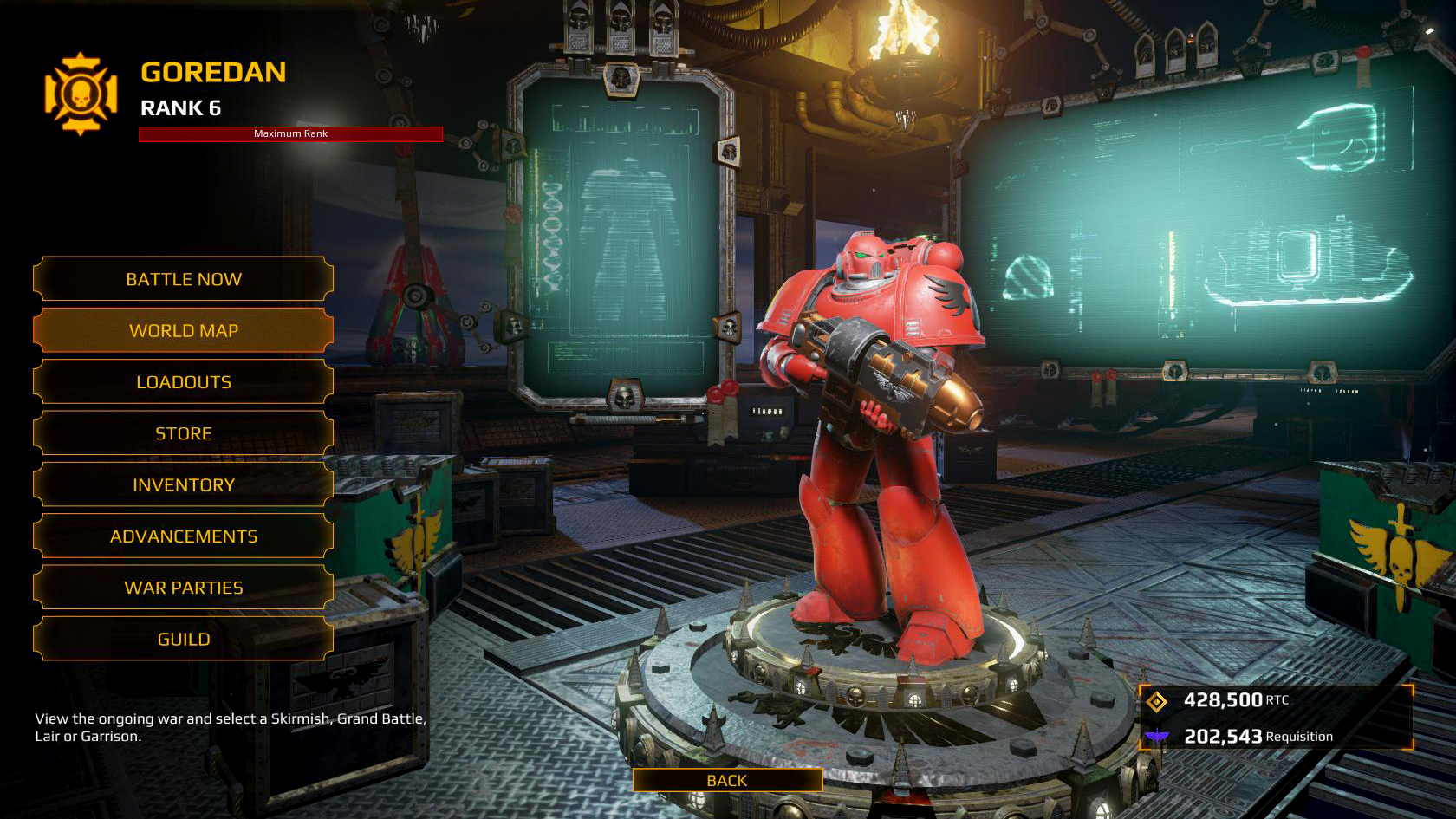The height and width of the screenshot is (819, 1456).
Task: View the Advancements screen
Action: point(183,536)
